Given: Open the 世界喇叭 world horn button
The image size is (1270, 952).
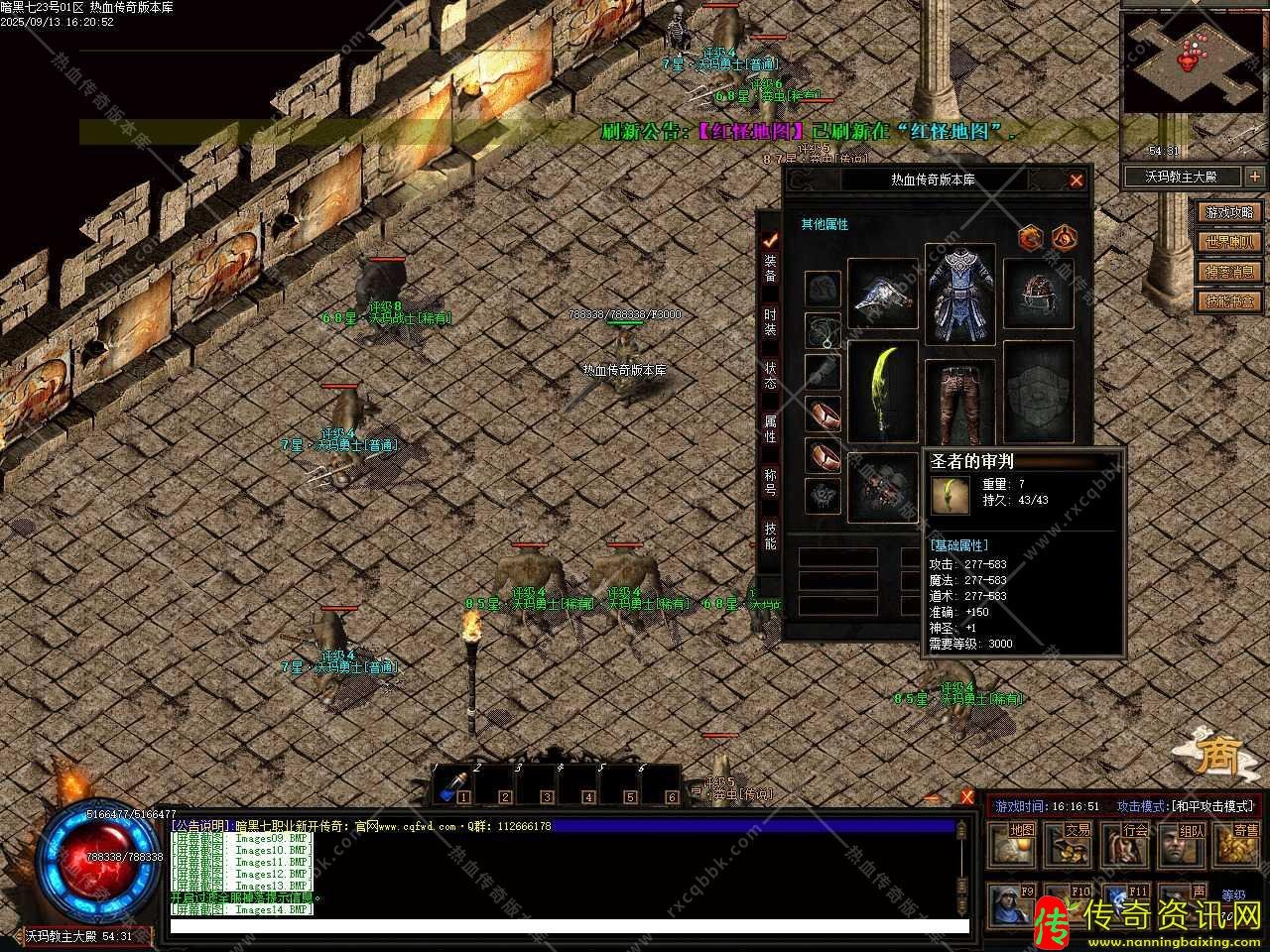Looking at the screenshot, I should coord(1229,242).
